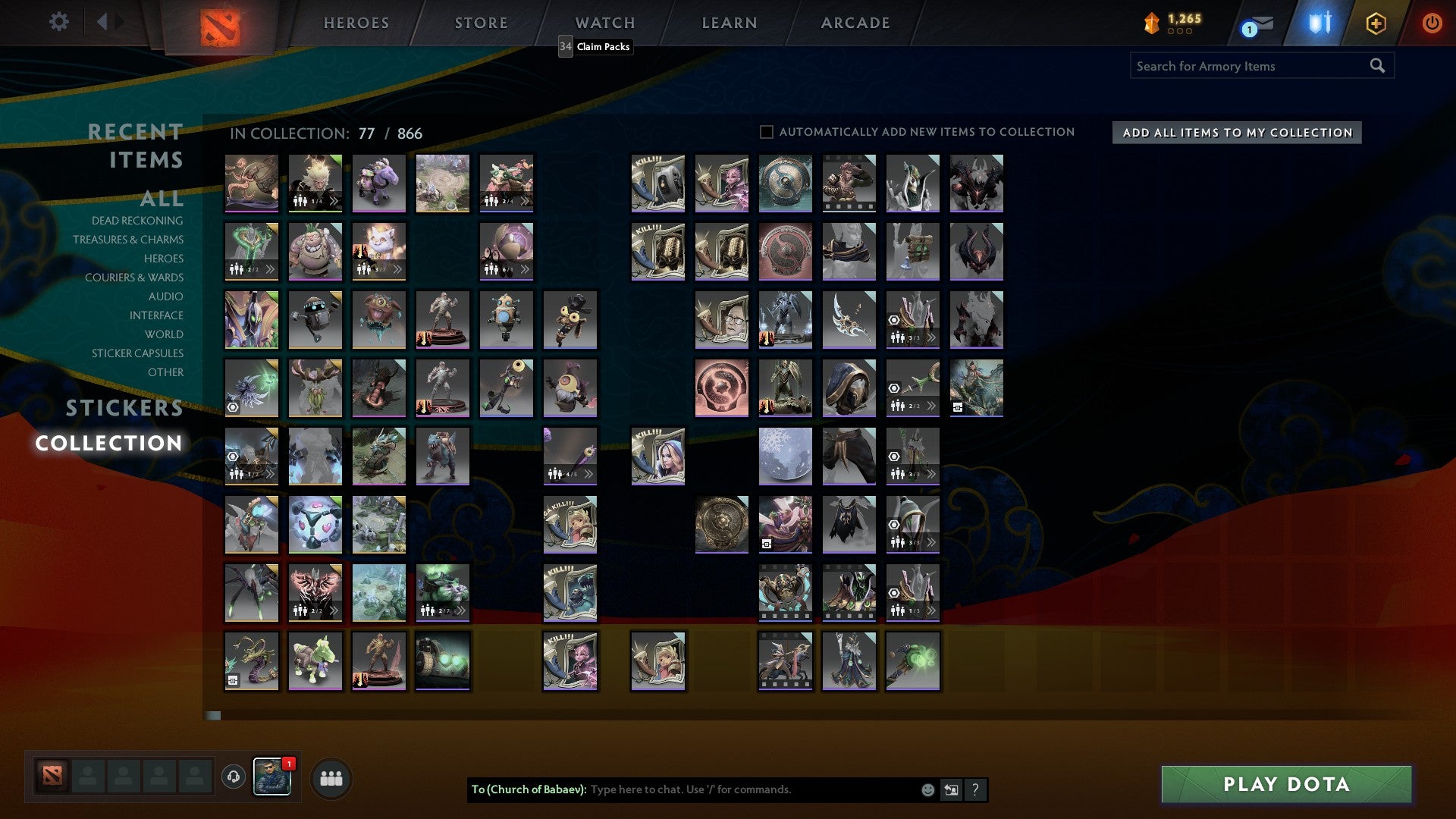Check new mail via the envelope icon

coord(1261,24)
